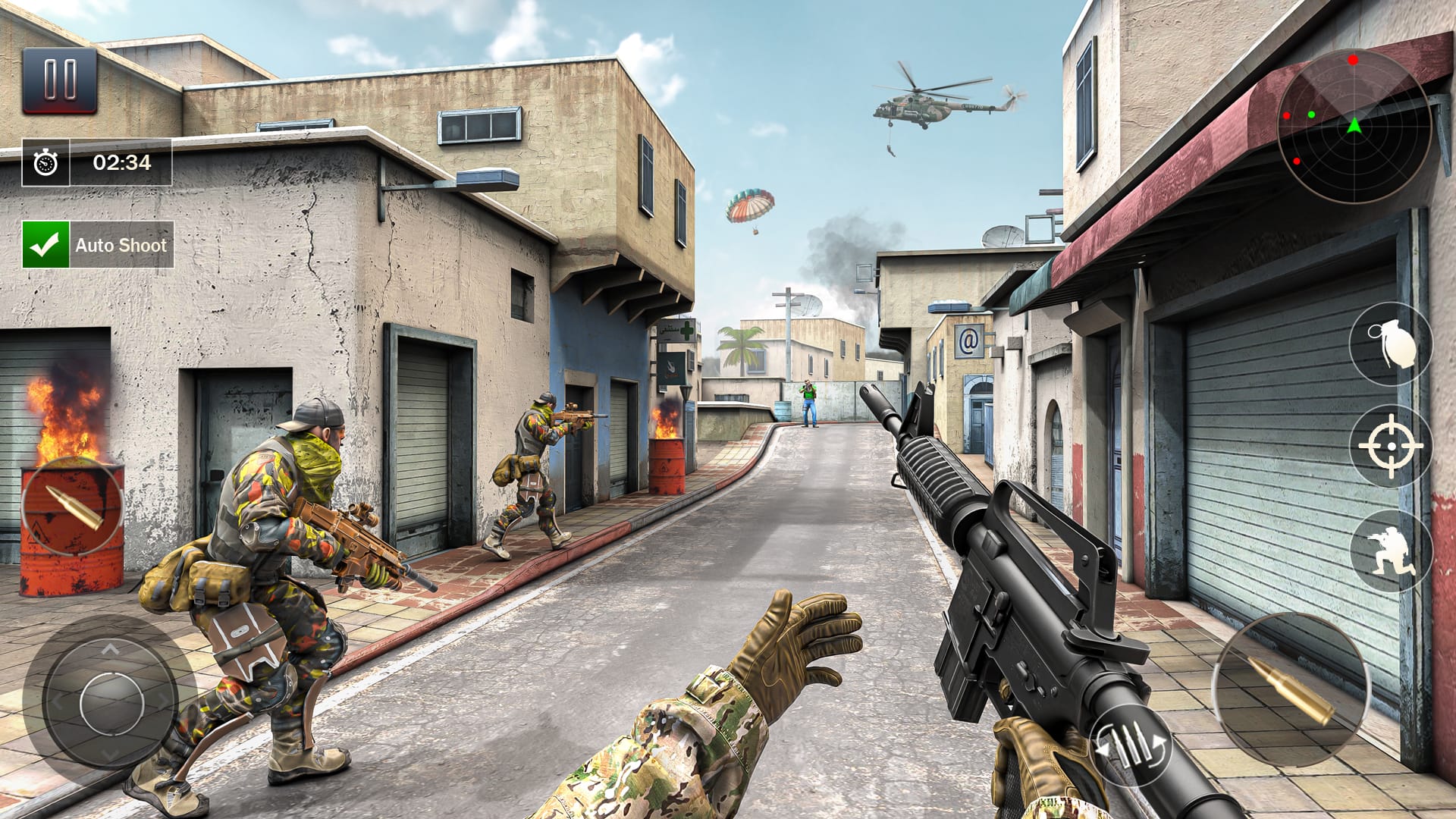The height and width of the screenshot is (819, 1456).
Task: Tap the stopwatch timer icon
Action: pos(45,161)
